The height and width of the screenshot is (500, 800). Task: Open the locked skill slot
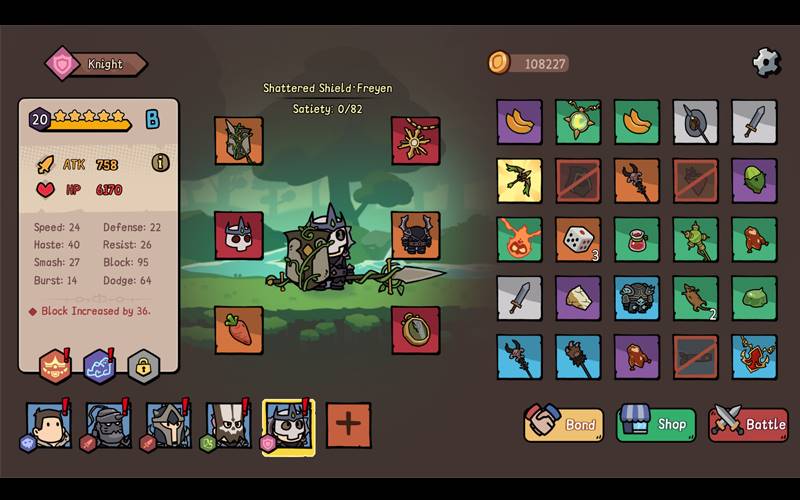coord(144,367)
